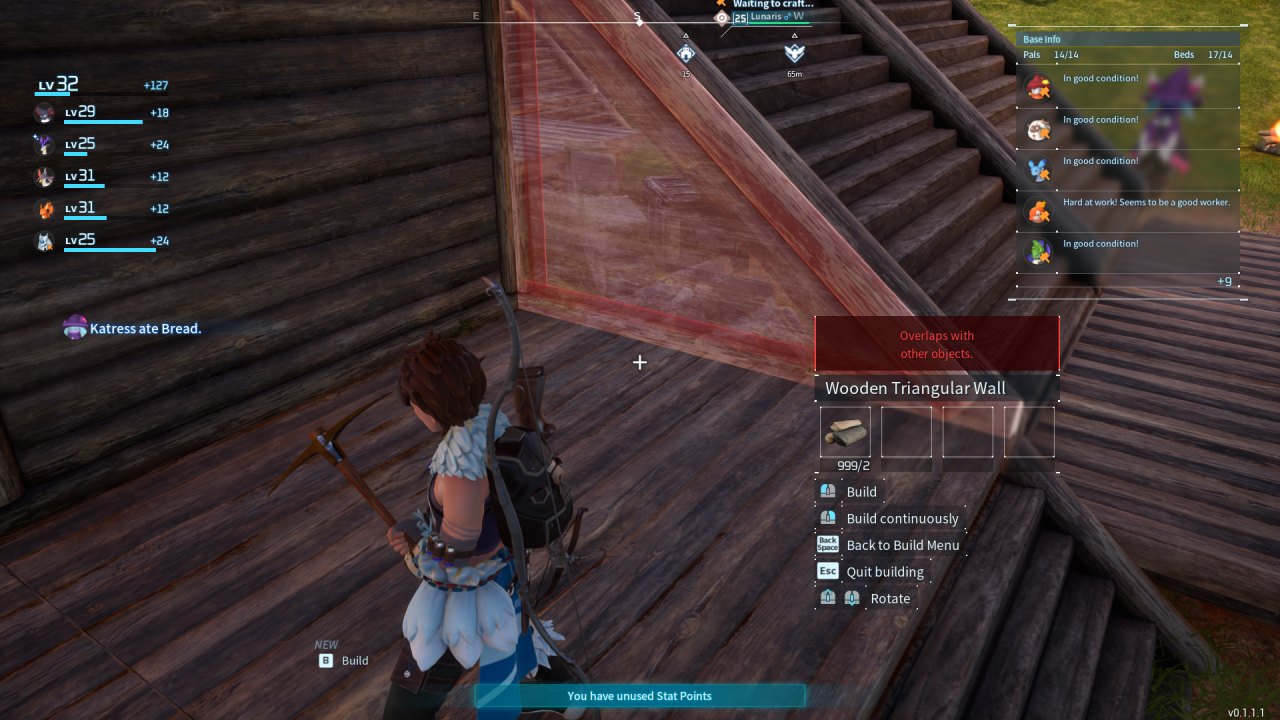Open the Base Info header panel
The width and height of the screenshot is (1280, 720).
[1128, 39]
